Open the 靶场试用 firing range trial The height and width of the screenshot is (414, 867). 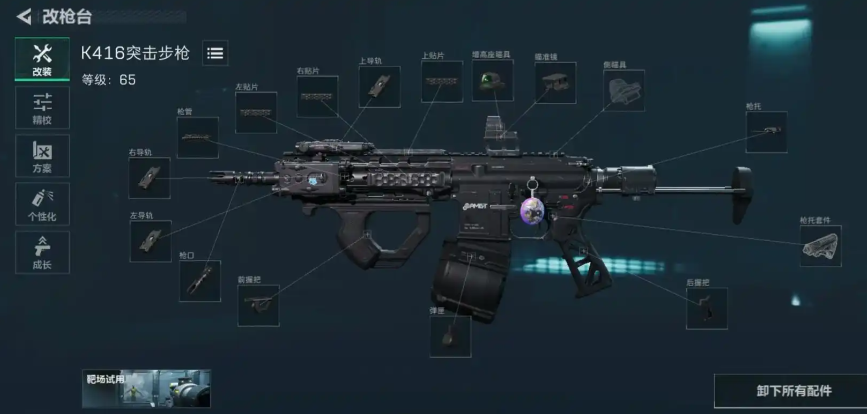click(x=146, y=387)
